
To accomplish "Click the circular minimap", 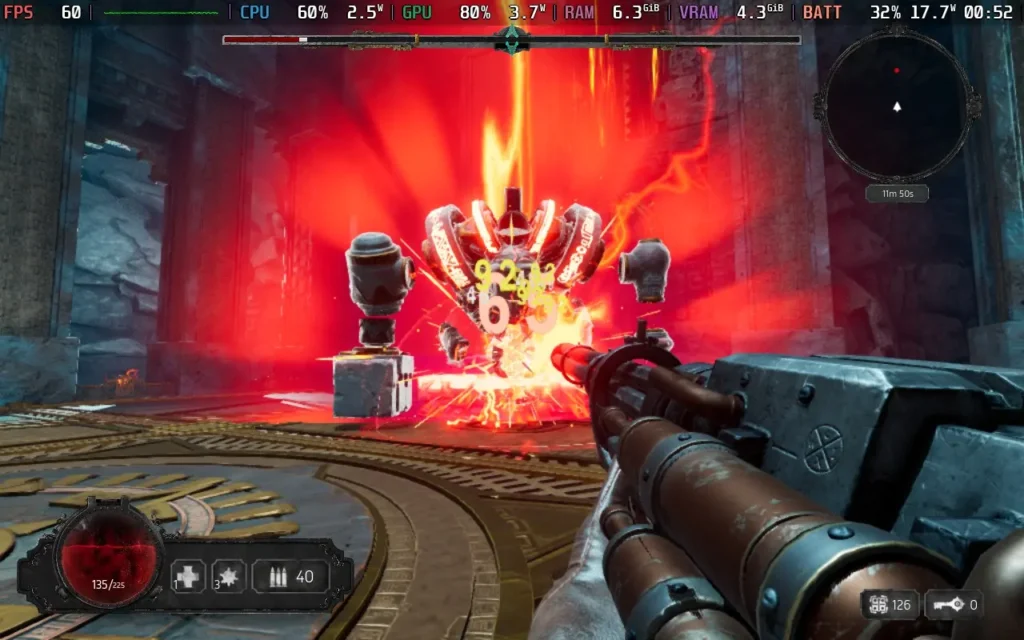I will [896, 104].
